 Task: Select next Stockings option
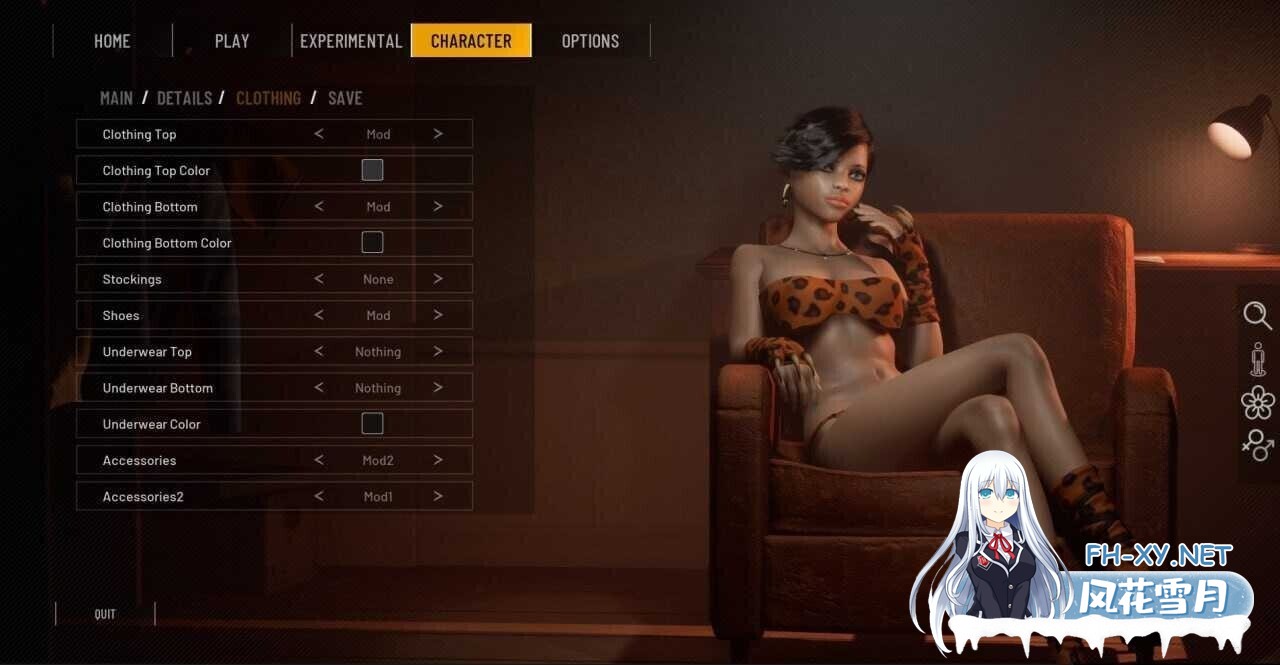[x=438, y=279]
